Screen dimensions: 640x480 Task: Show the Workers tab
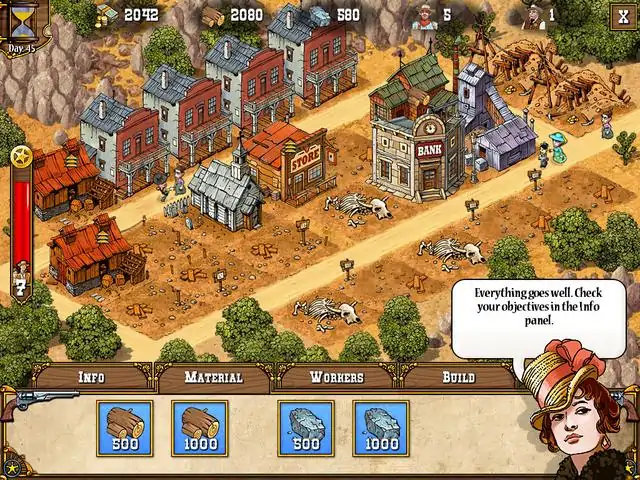[336, 378]
